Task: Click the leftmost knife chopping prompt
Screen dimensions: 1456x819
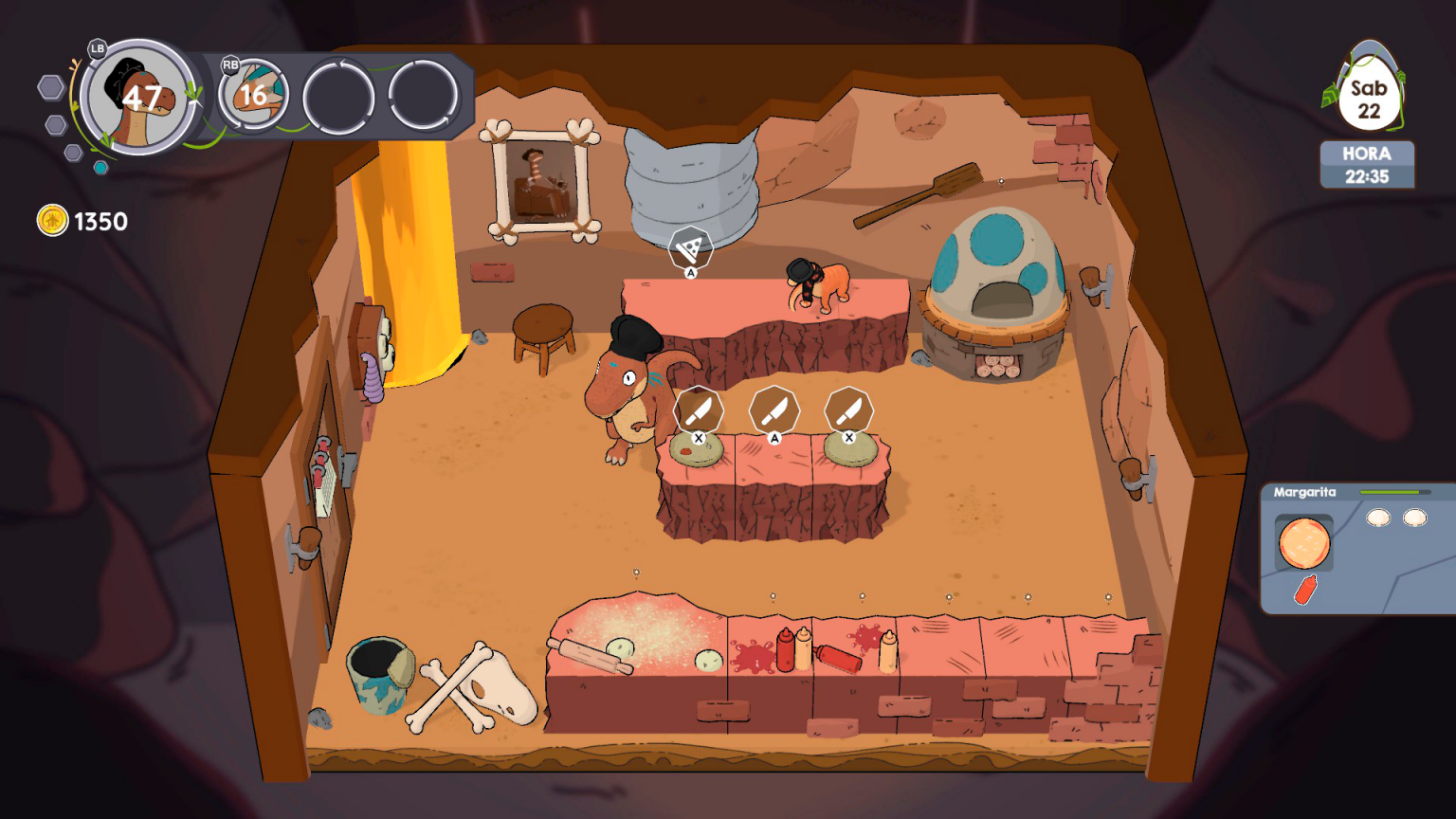Action: pyautogui.click(x=698, y=409)
